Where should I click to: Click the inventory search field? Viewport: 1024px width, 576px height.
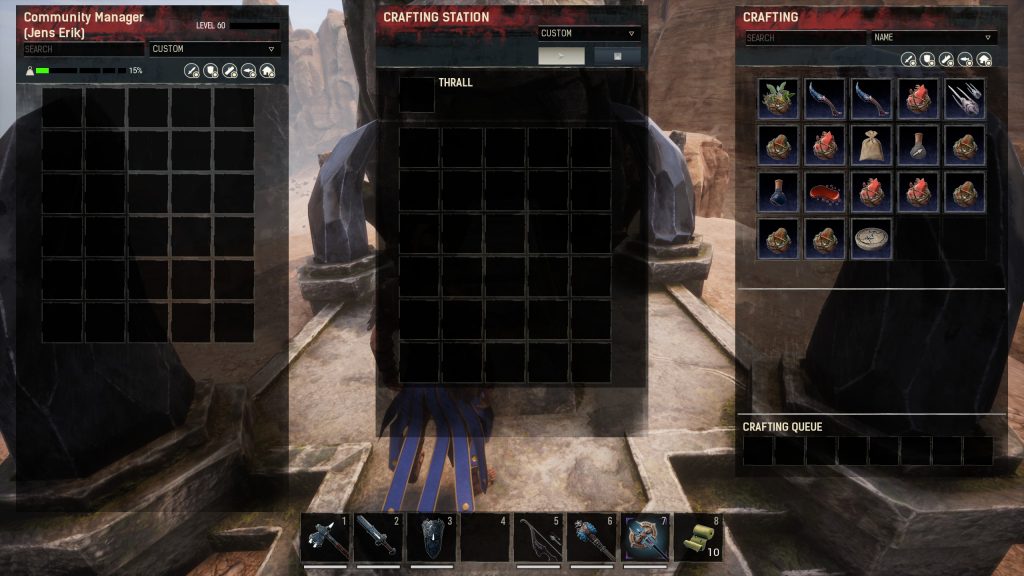click(84, 49)
